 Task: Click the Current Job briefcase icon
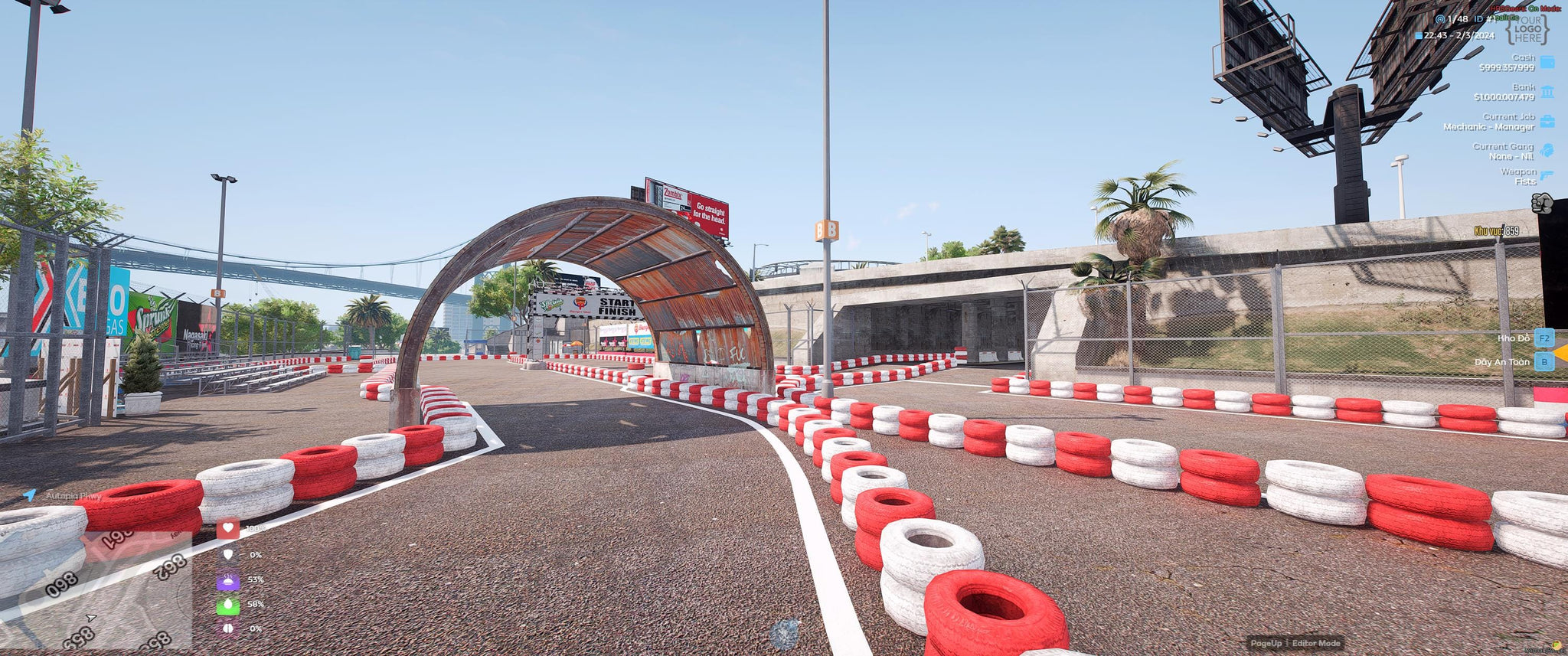[1547, 122]
